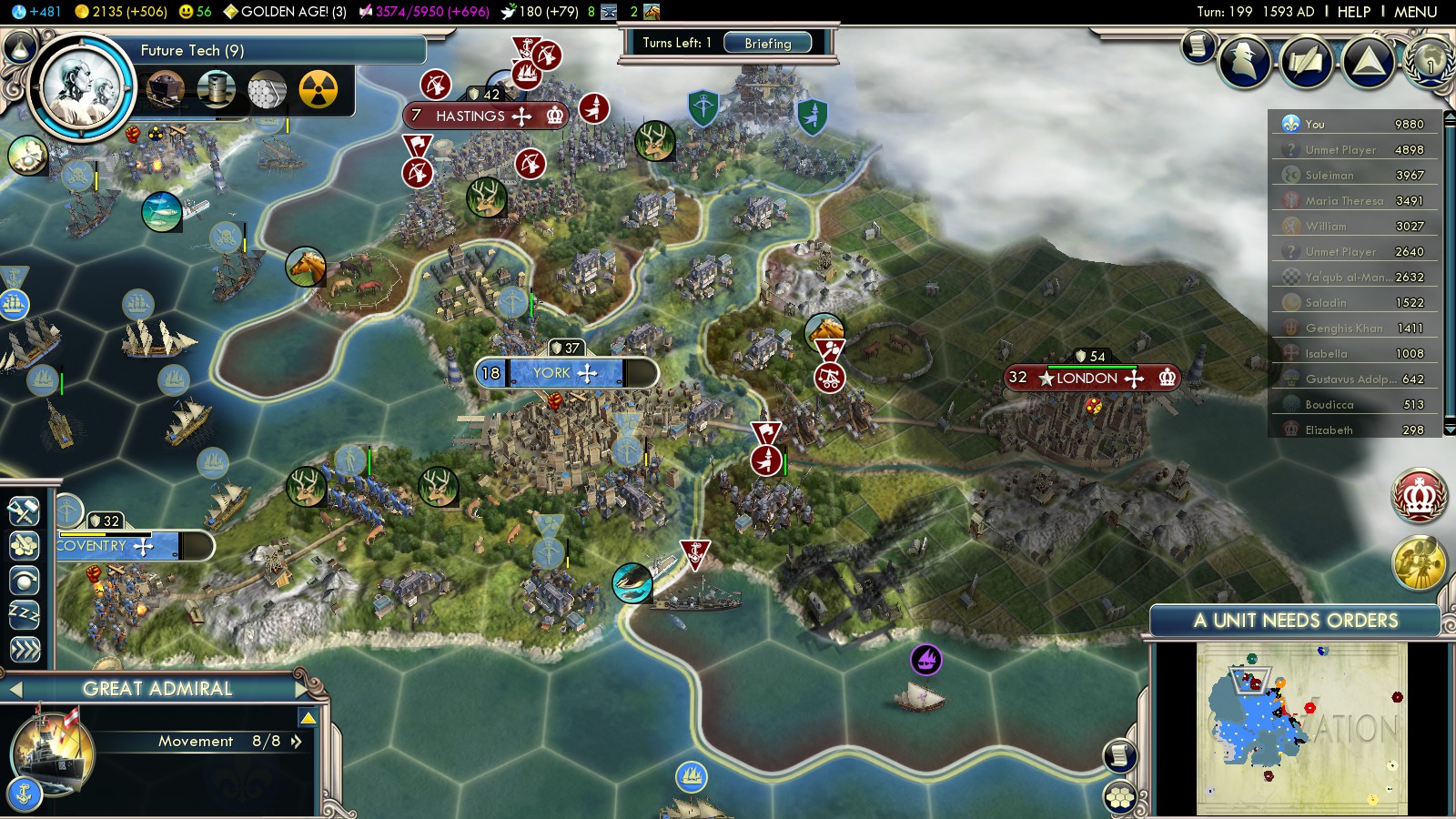Open the World Congress globe icon
This screenshot has height=819, width=1456.
[x=1430, y=61]
